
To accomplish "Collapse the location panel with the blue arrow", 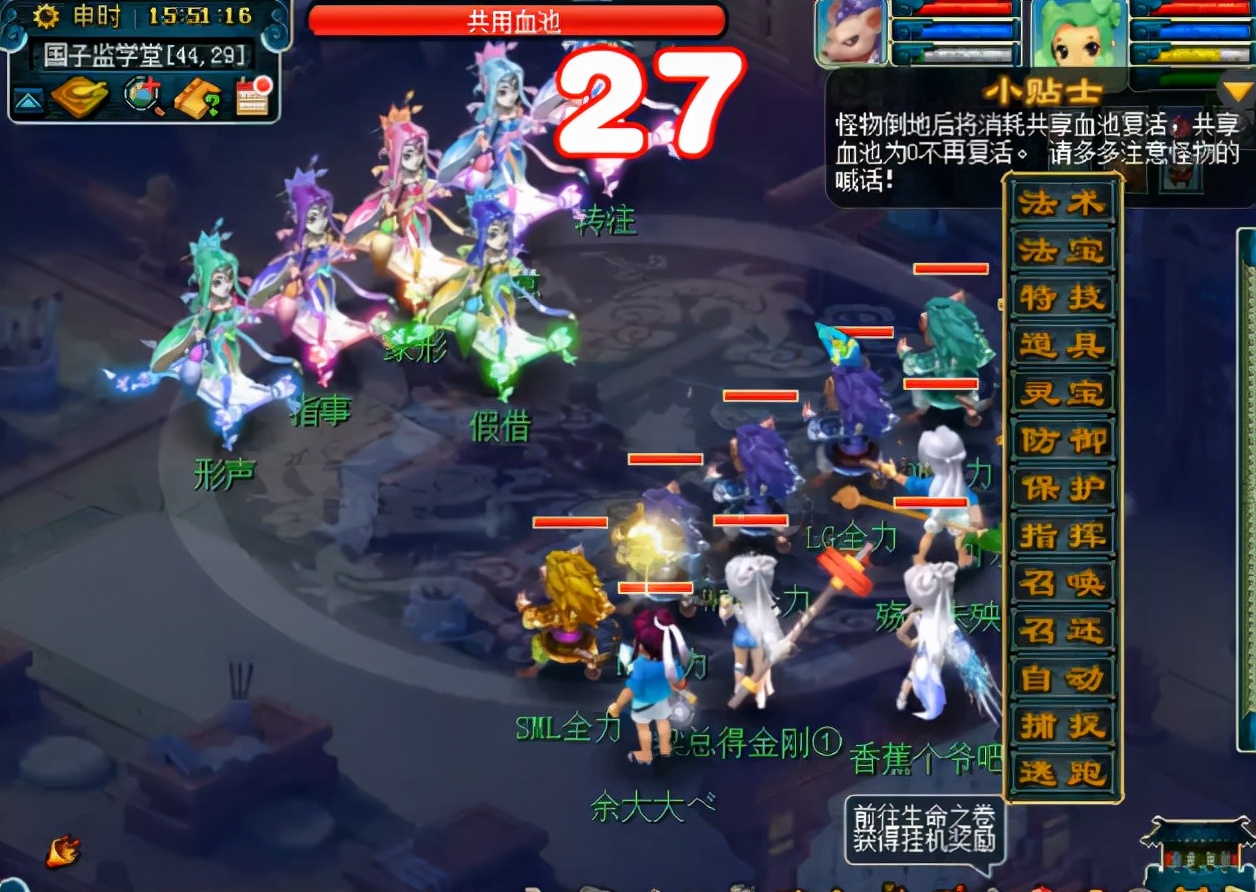I will tap(28, 100).
